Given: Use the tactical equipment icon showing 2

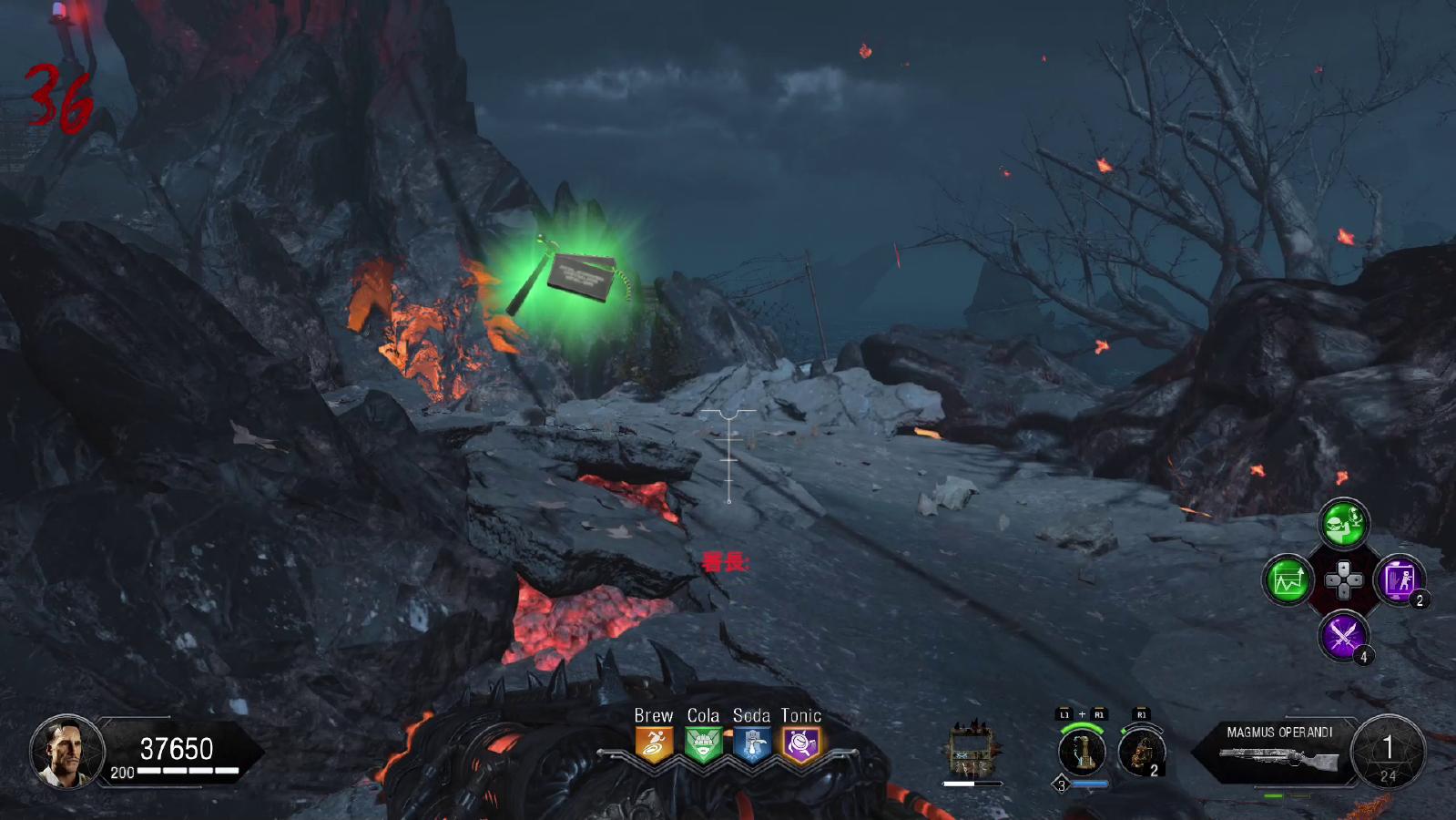Looking at the screenshot, I should click(x=1140, y=753).
